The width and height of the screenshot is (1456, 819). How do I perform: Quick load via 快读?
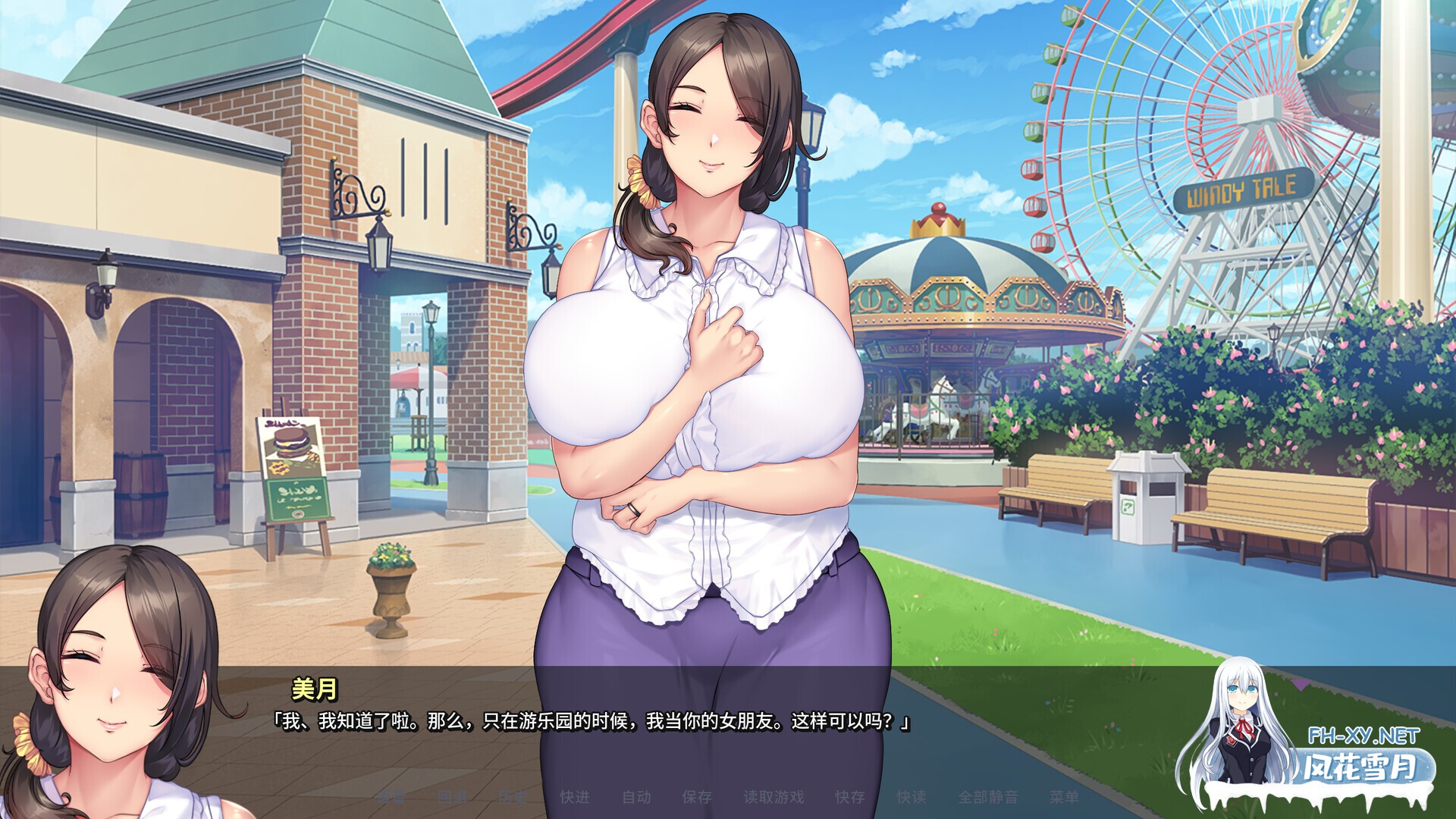pyautogui.click(x=913, y=795)
